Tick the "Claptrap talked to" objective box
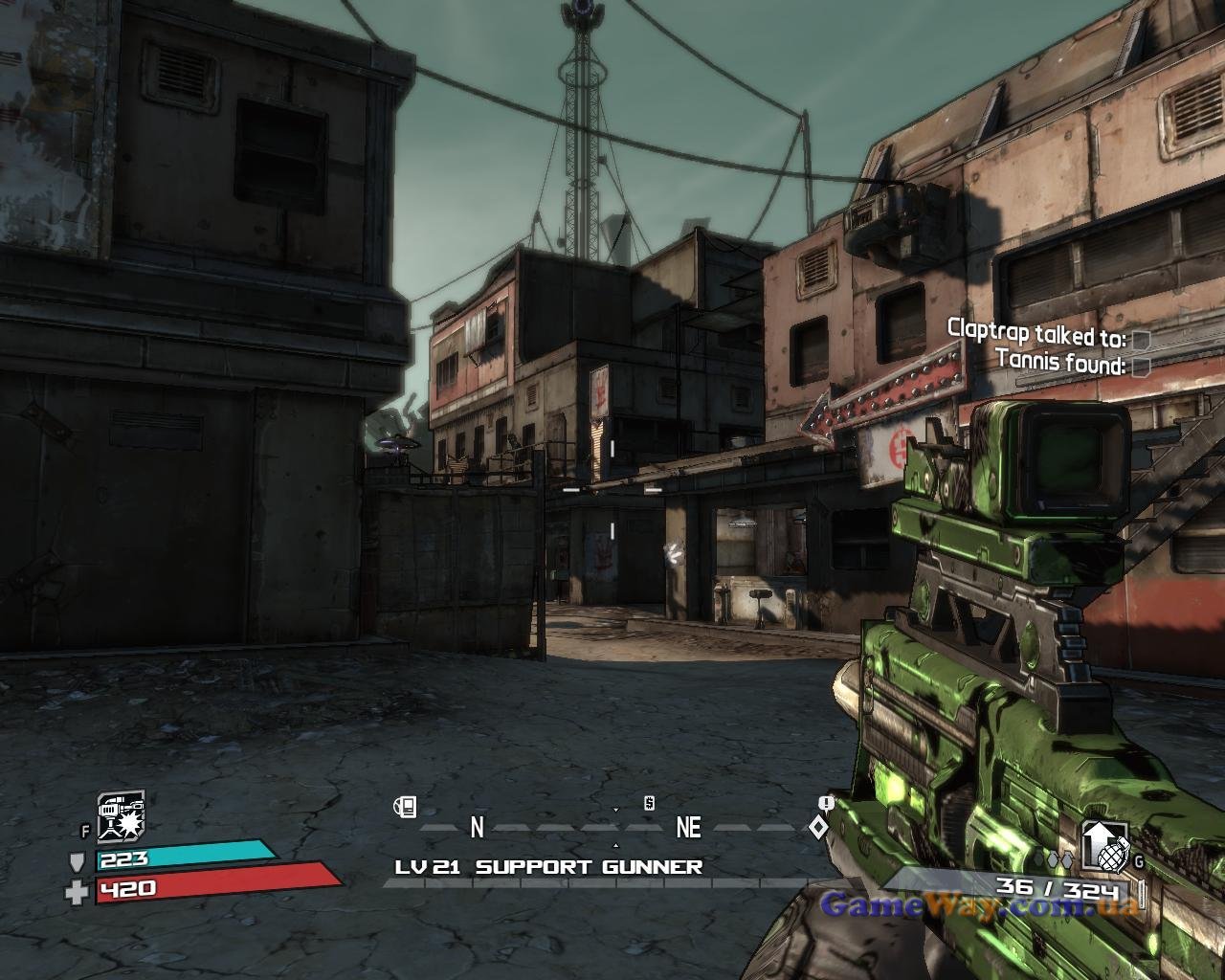Image resolution: width=1225 pixels, height=980 pixels. [1141, 340]
